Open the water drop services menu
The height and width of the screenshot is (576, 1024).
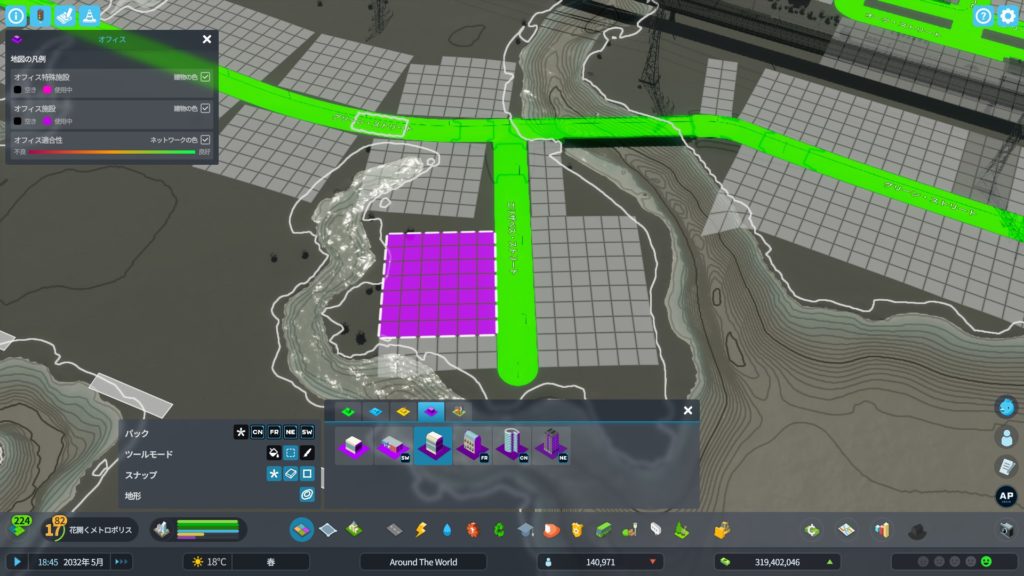(446, 529)
